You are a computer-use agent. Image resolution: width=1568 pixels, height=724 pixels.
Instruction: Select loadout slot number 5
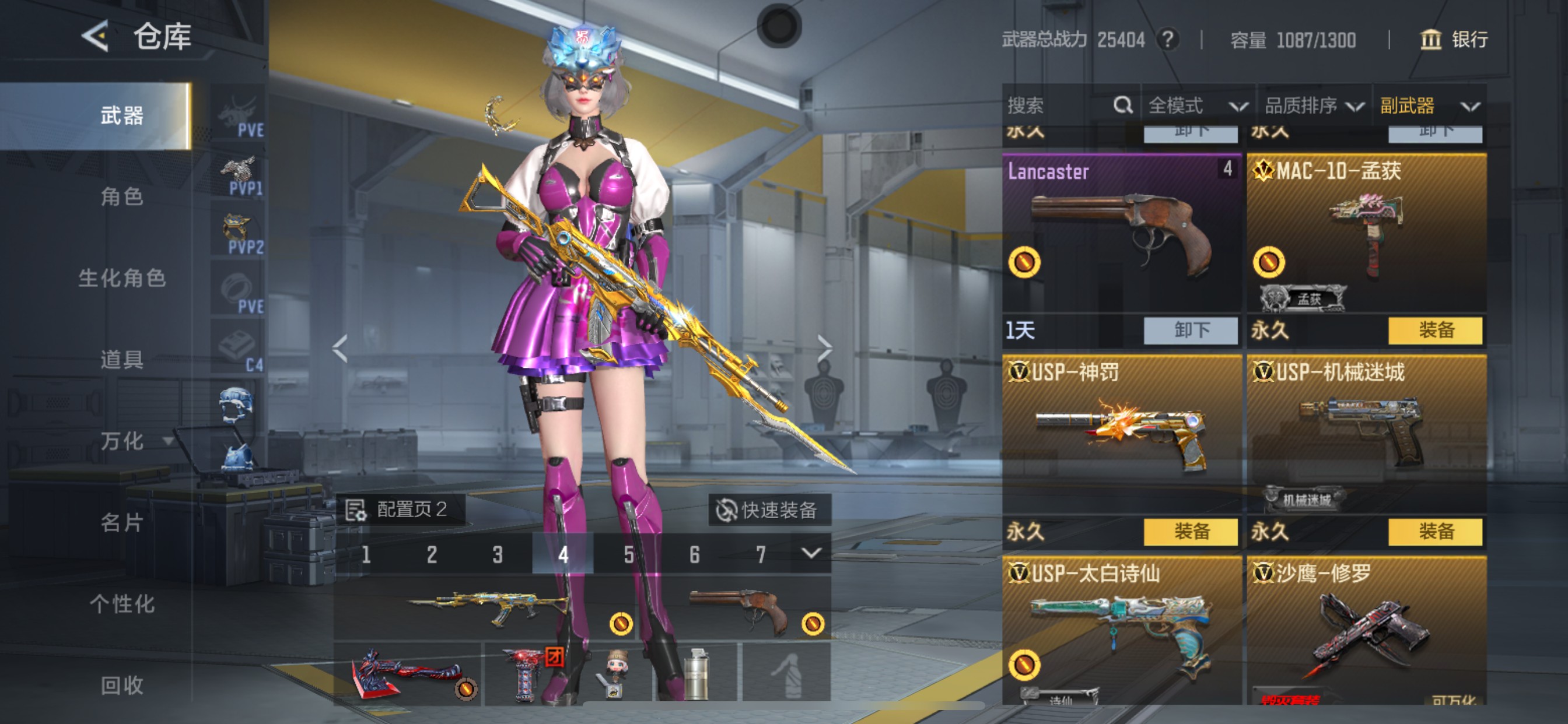(629, 554)
